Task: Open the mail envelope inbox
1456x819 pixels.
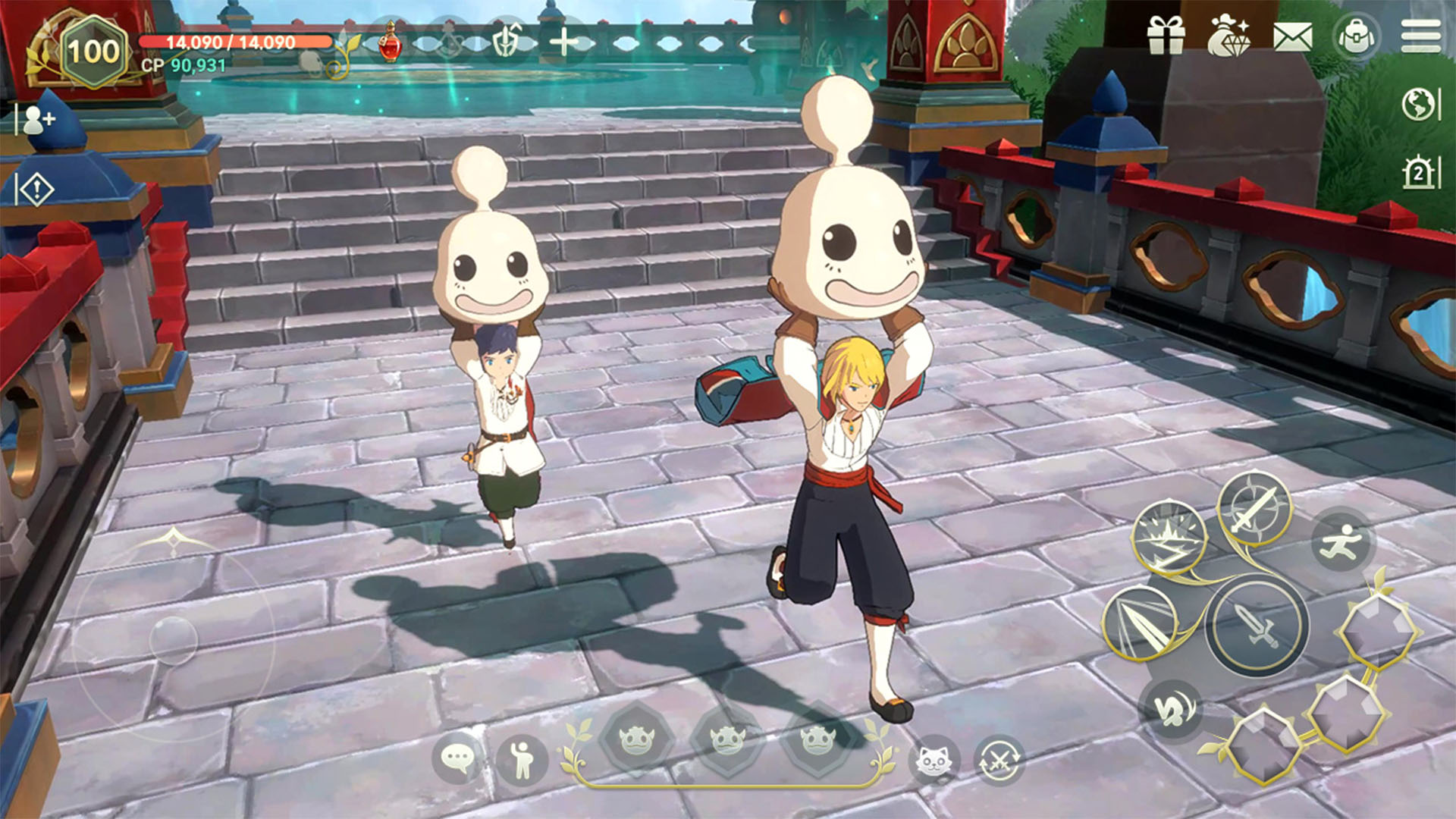Action: 1292,36
